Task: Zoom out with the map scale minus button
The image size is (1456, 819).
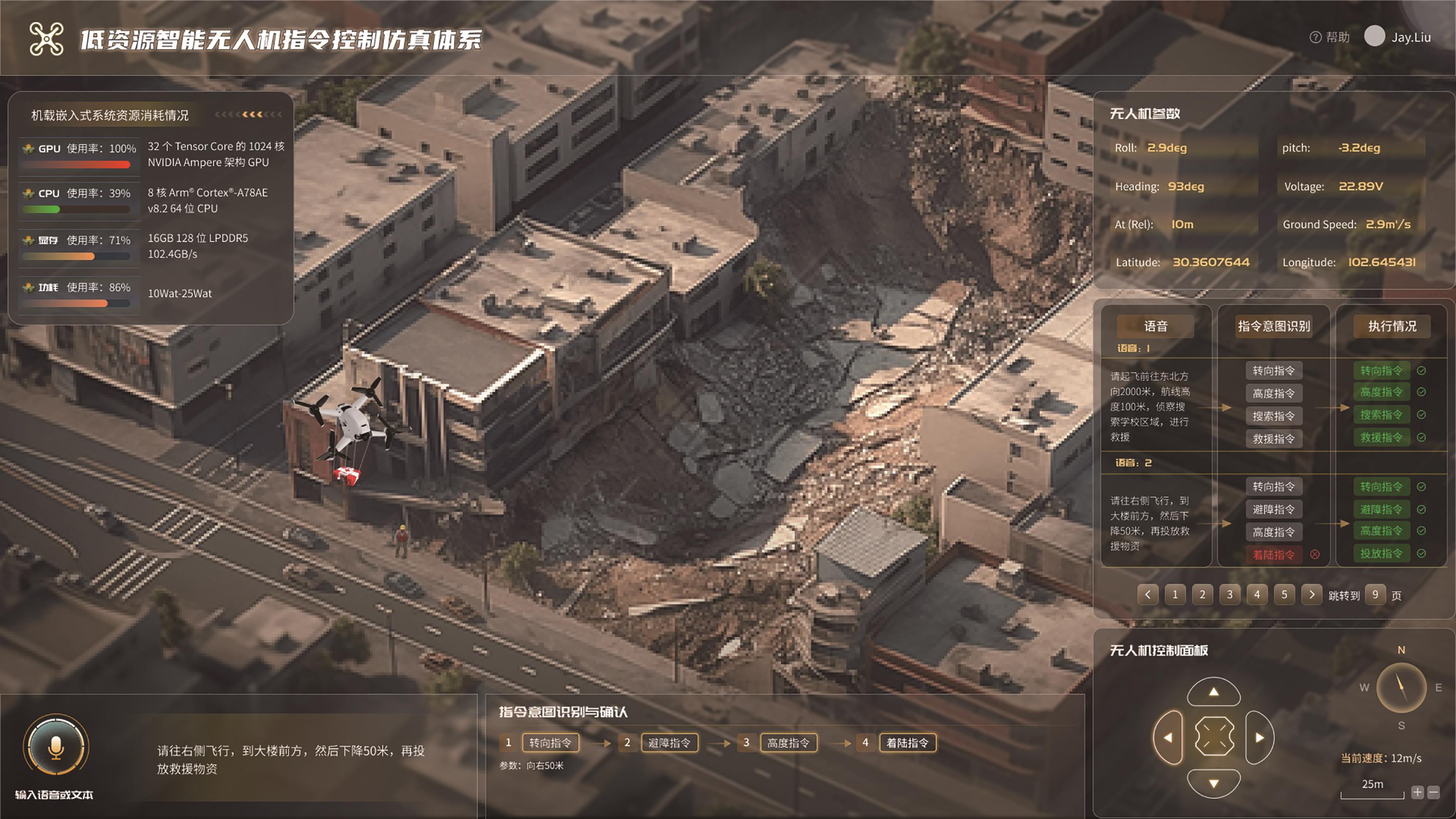Action: pos(1433,792)
